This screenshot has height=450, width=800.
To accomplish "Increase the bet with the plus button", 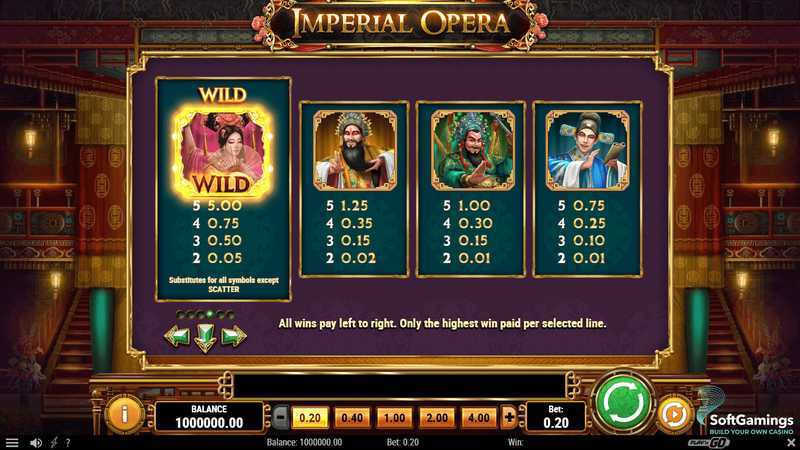I will [x=509, y=416].
